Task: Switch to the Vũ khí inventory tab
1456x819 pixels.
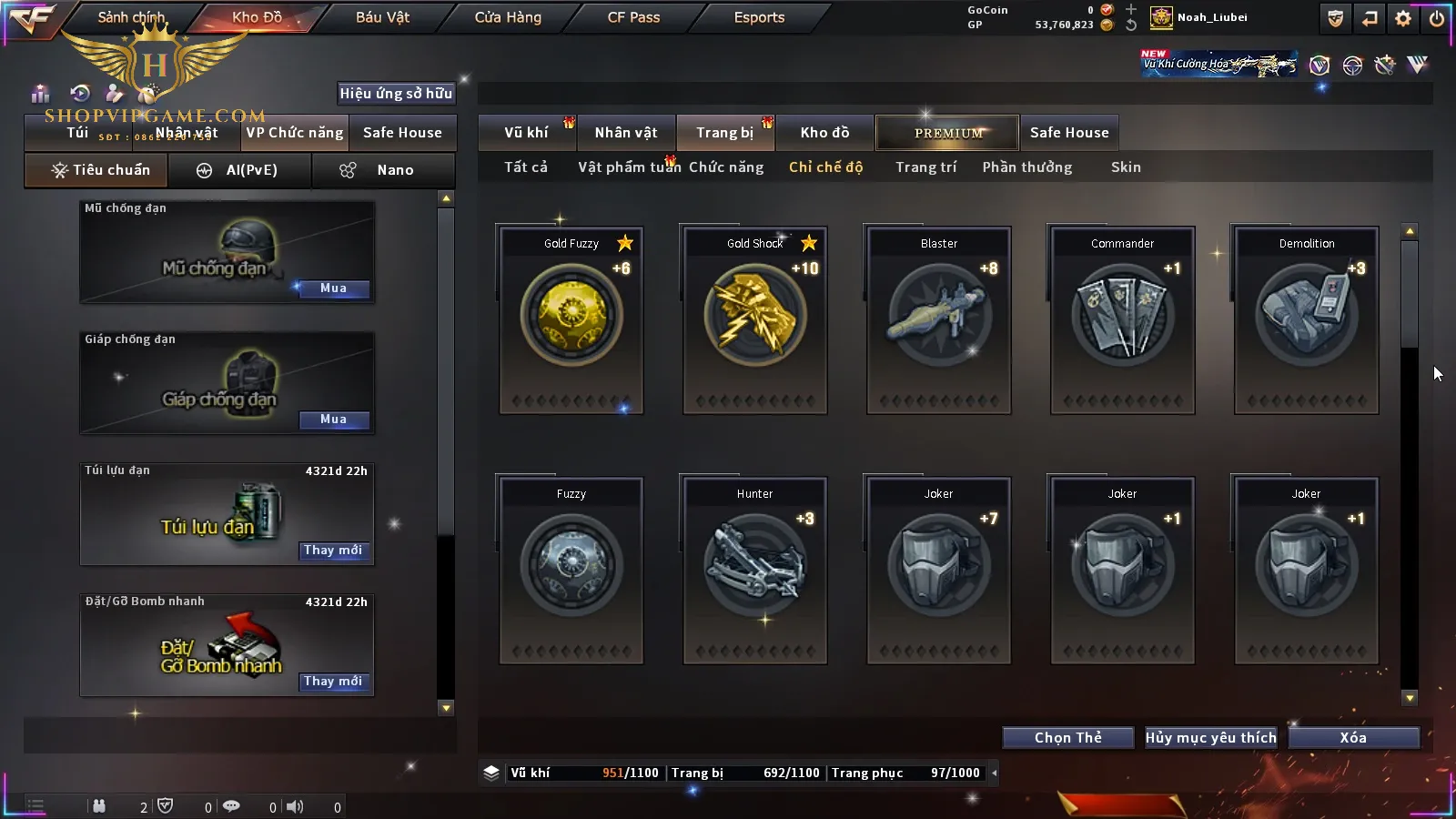Action: [527, 133]
